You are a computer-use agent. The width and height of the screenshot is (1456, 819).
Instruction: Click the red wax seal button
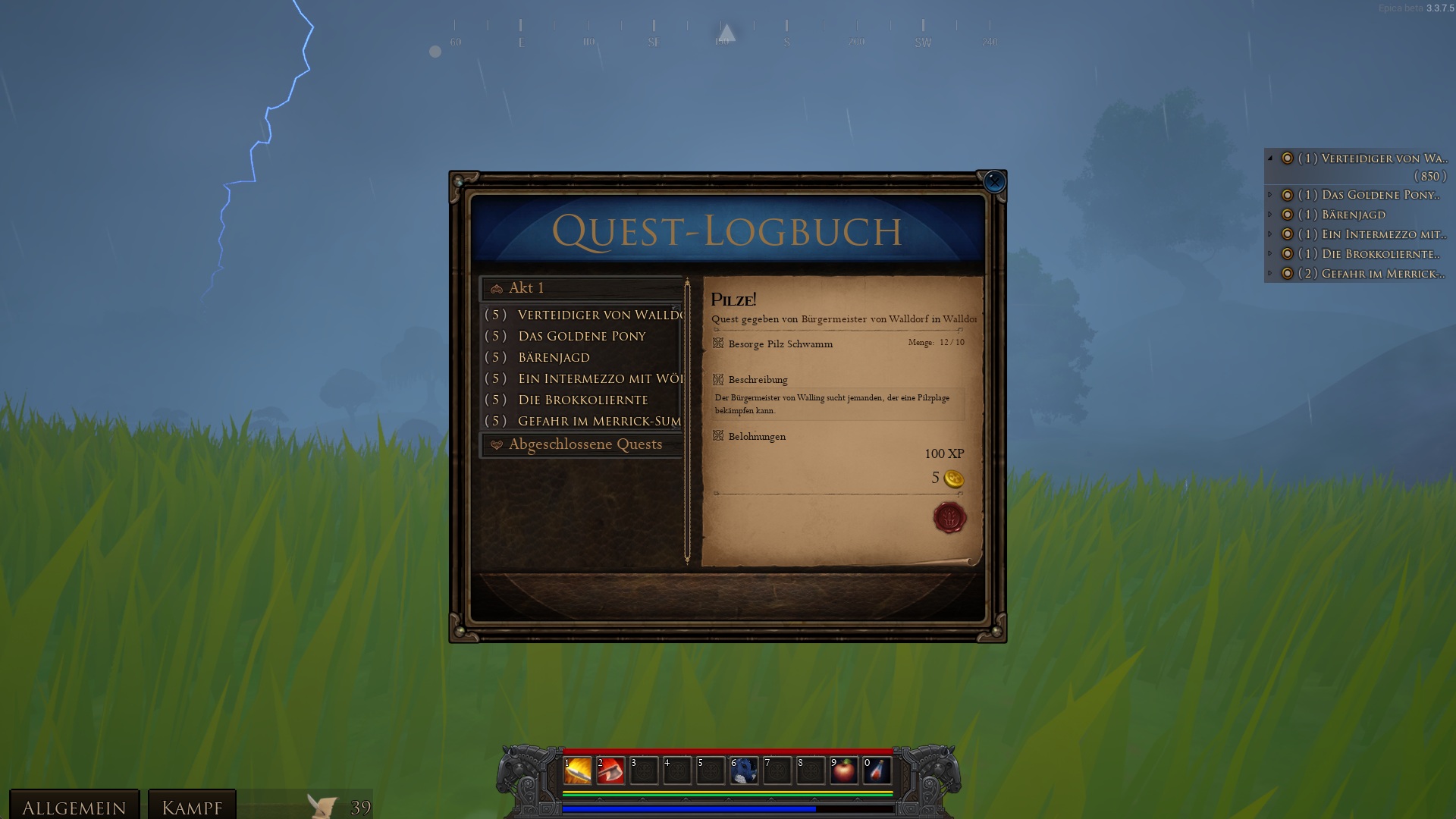(949, 518)
